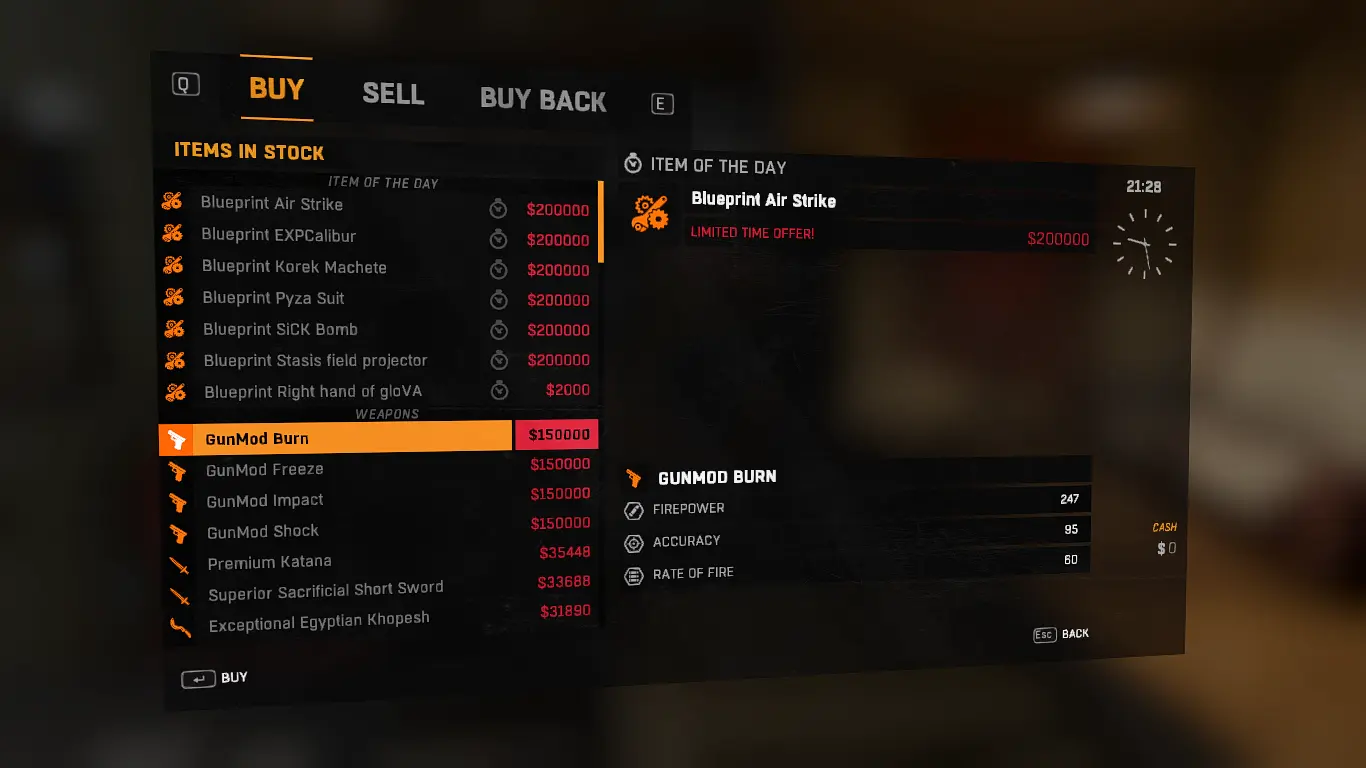Switch to the Sell tab
The width and height of the screenshot is (1366, 768).
coord(393,94)
